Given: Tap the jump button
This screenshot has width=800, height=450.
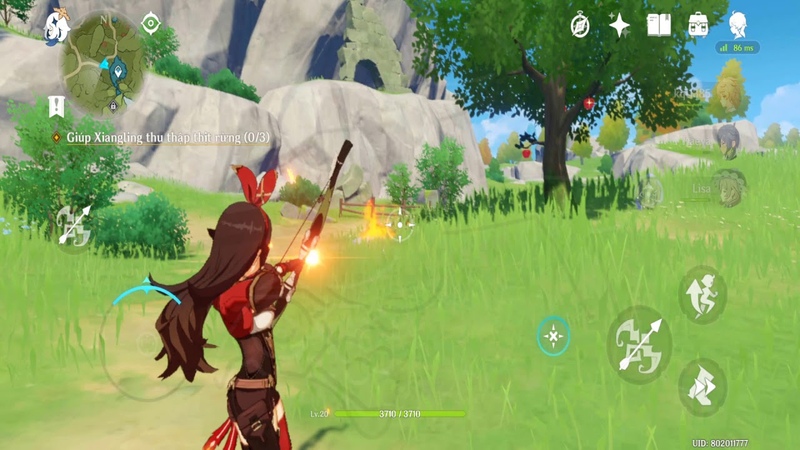Looking at the screenshot, I should [x=703, y=294].
